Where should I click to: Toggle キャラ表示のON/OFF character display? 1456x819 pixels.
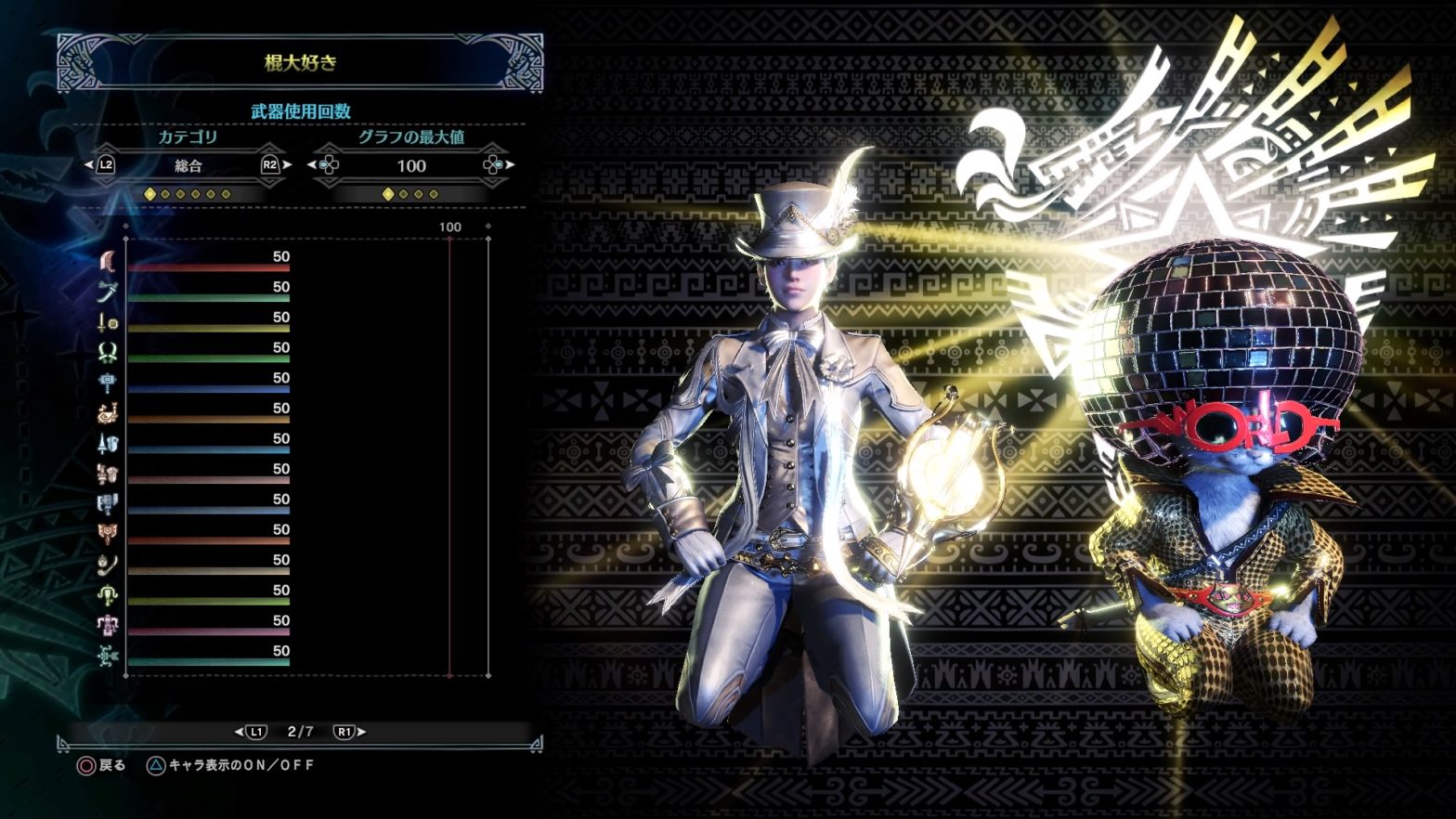[x=240, y=765]
